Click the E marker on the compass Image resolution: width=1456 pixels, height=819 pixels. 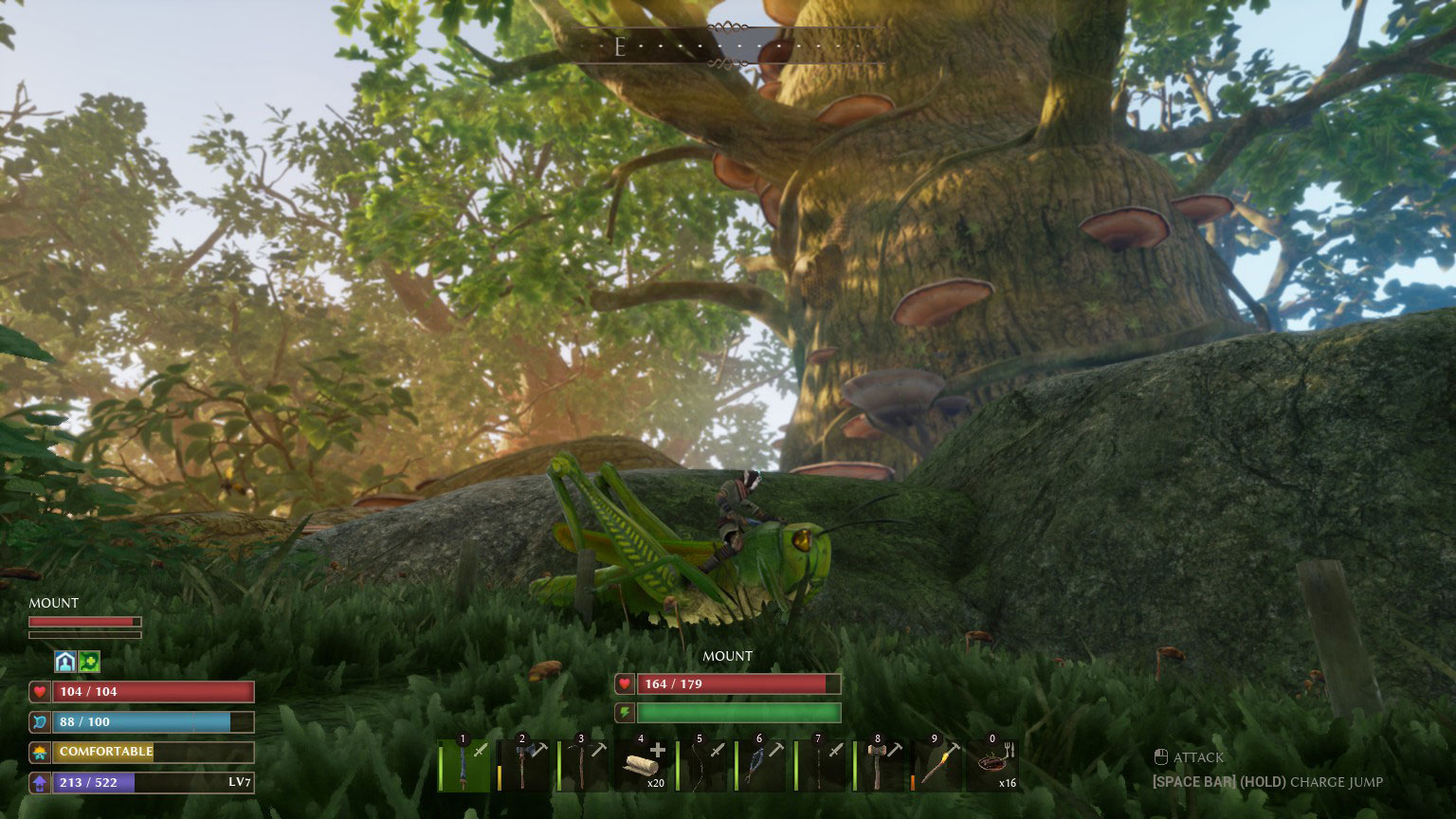pos(622,45)
